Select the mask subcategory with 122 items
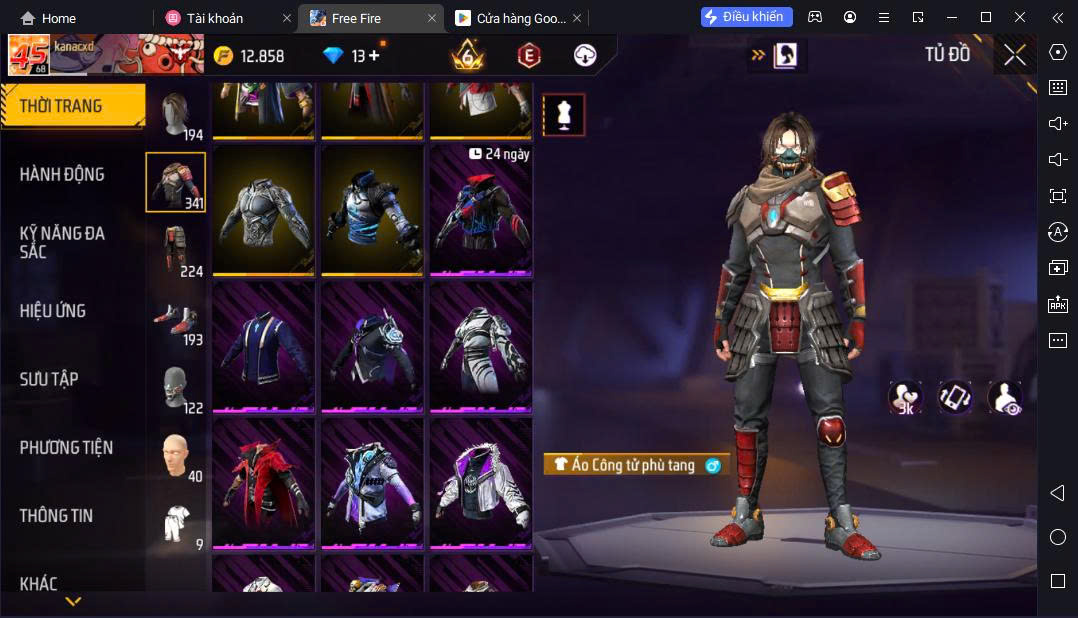1078x618 pixels. [177, 388]
